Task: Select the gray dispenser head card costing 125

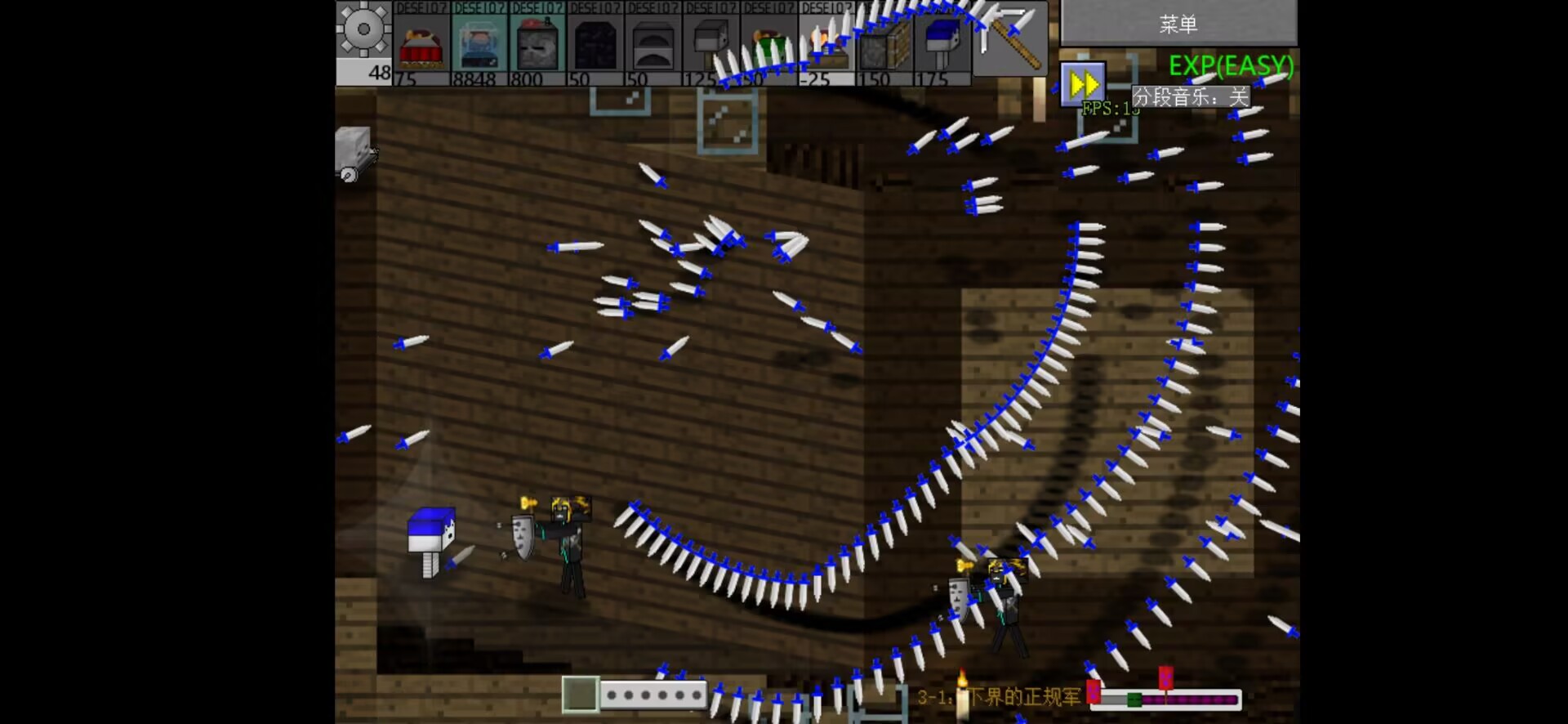Action: point(711,44)
